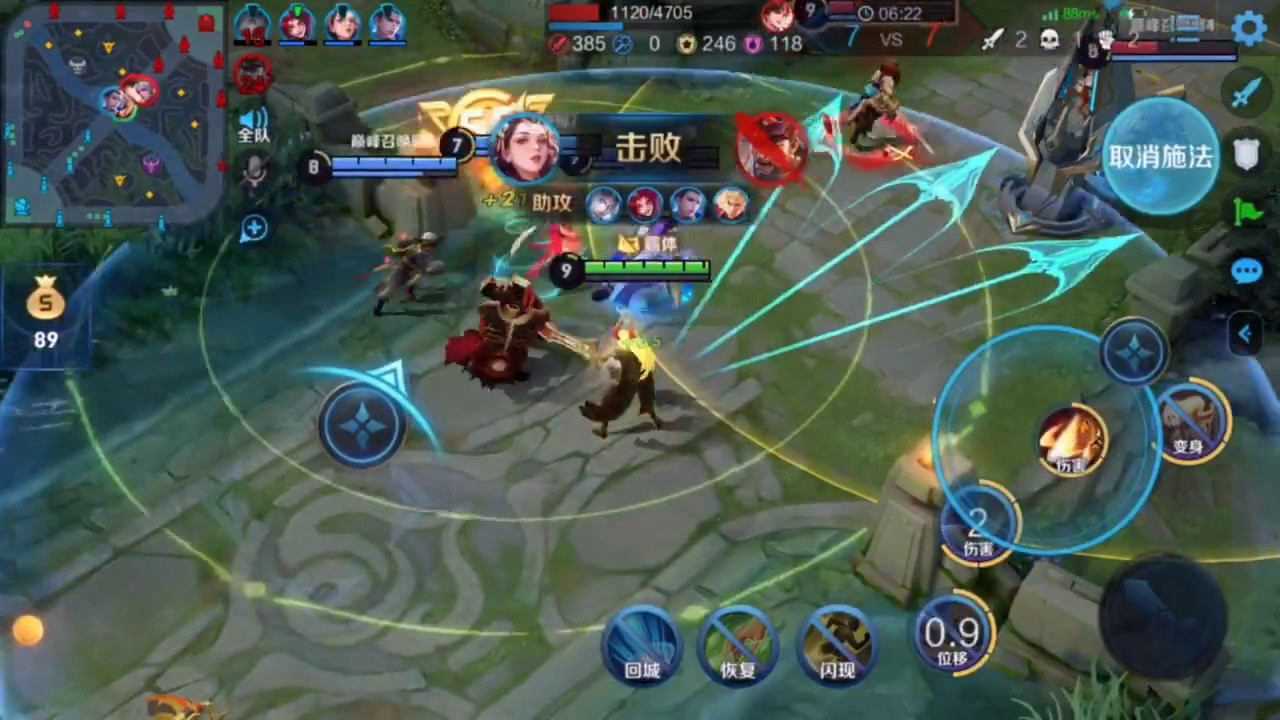Select the white shield defend signal
The image size is (1280, 720).
pos(1246,155)
